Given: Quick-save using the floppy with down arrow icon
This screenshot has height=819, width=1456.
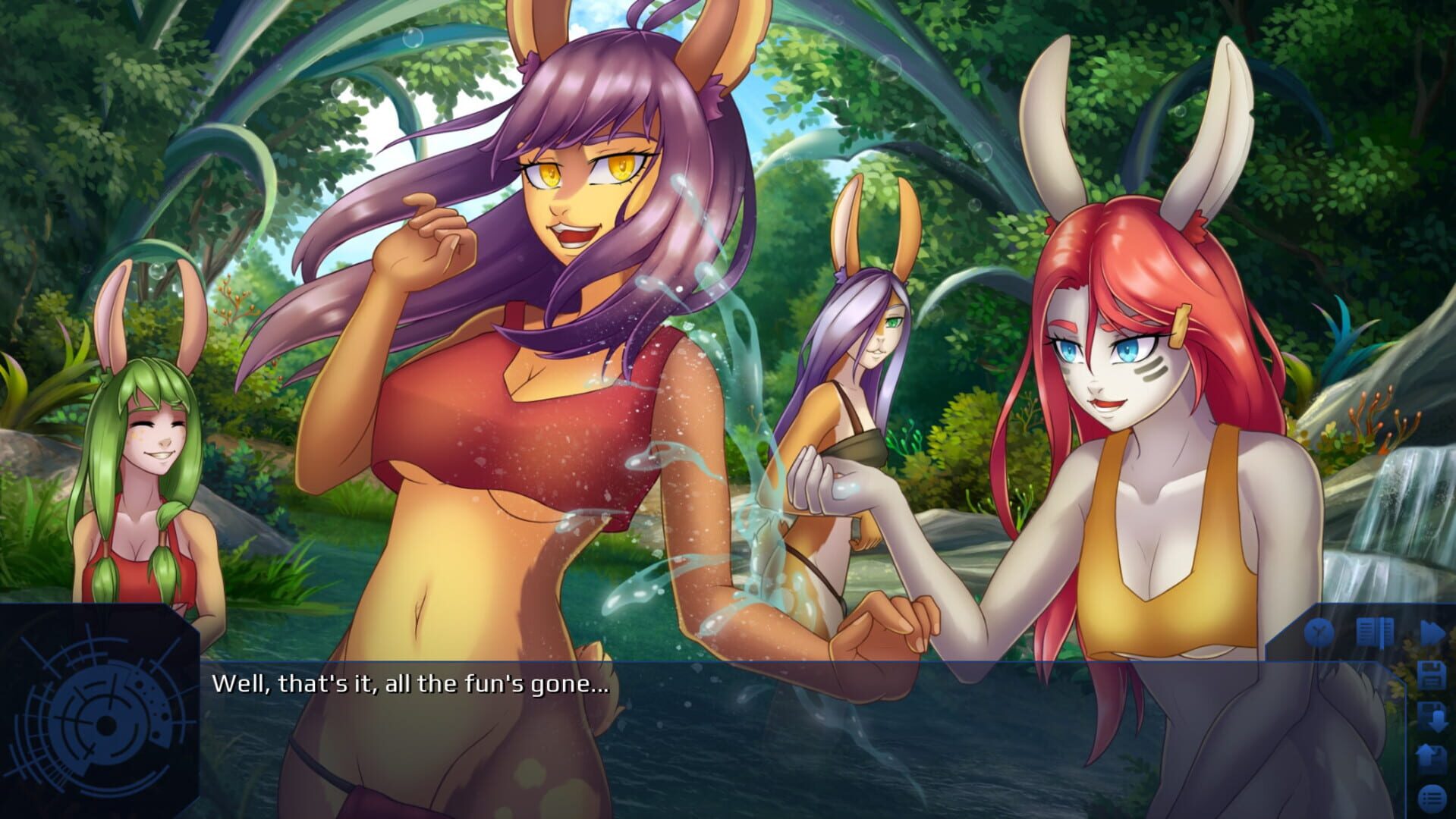Looking at the screenshot, I should 1432,715.
